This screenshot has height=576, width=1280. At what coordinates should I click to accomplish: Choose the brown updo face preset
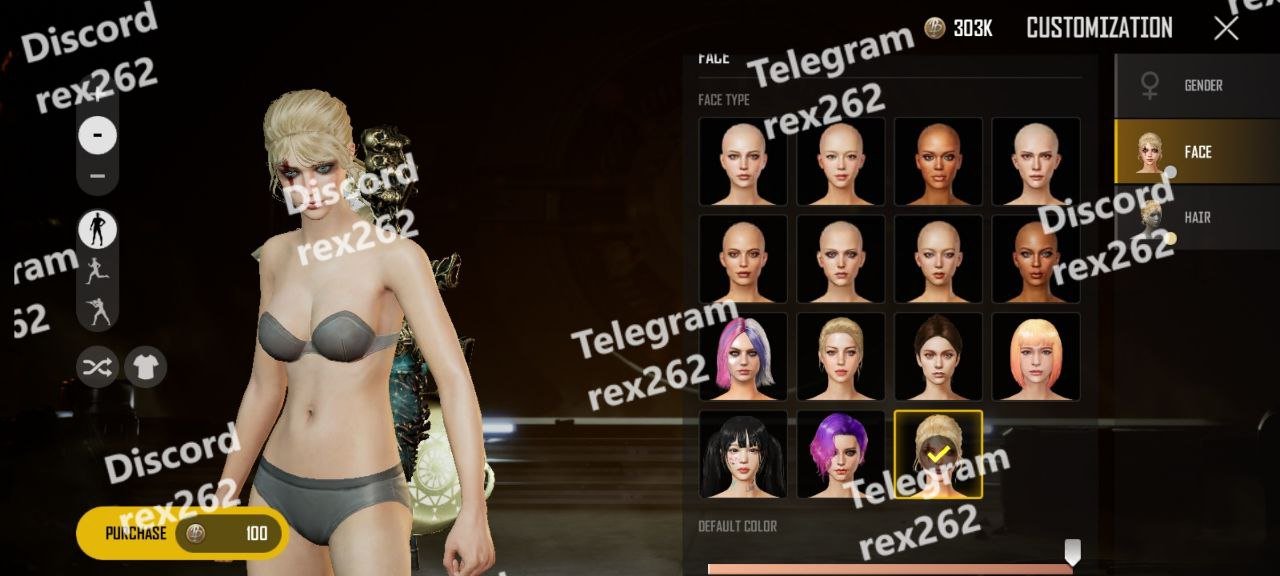(x=938, y=357)
